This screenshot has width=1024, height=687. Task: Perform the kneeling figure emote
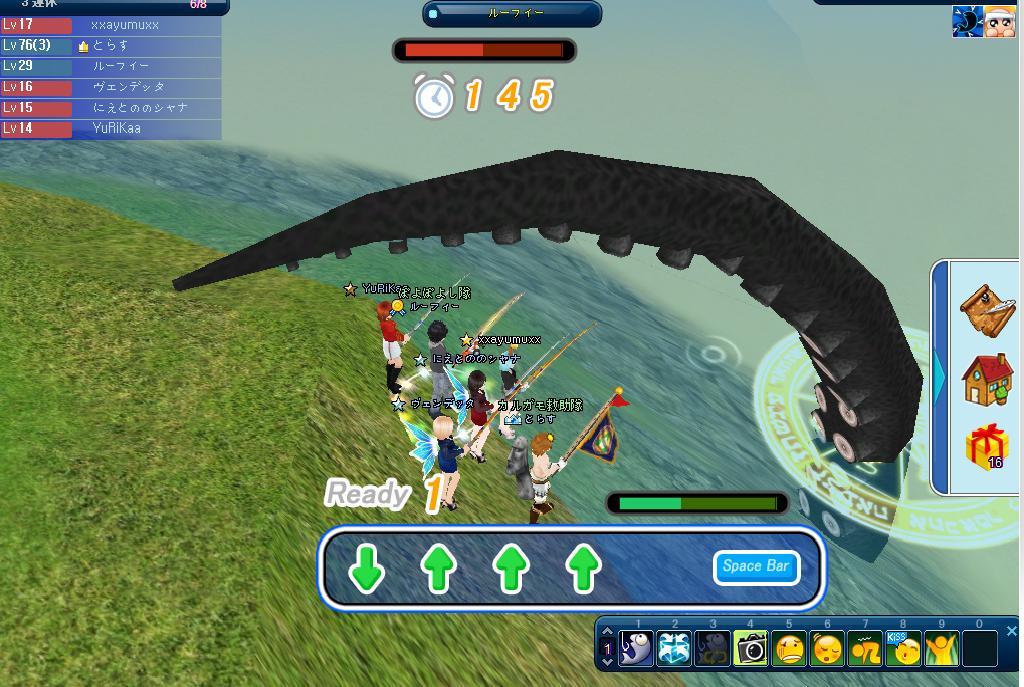click(x=865, y=649)
